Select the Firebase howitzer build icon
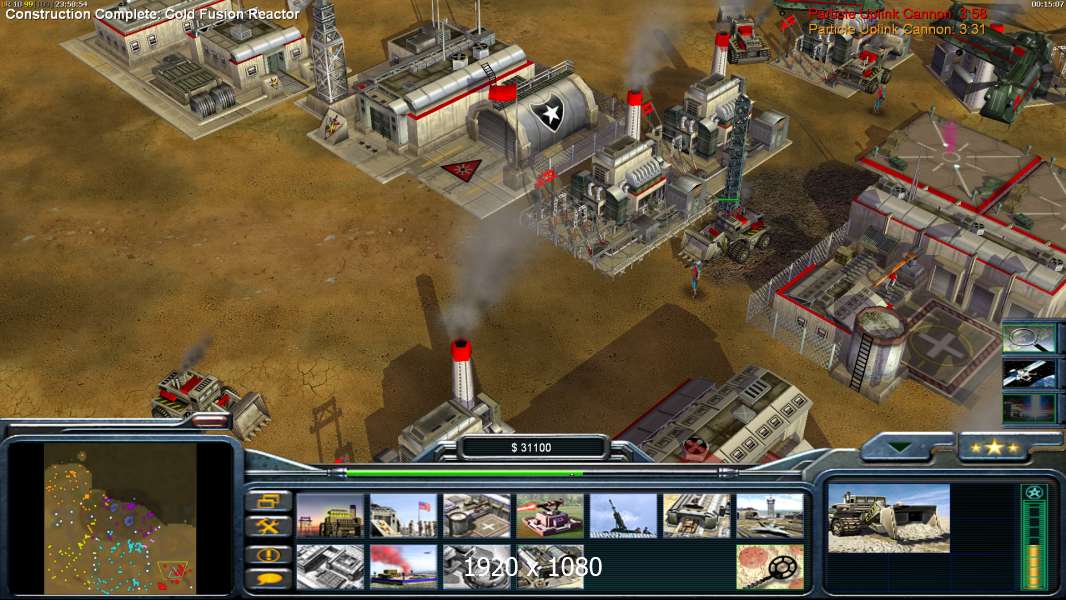 point(623,515)
